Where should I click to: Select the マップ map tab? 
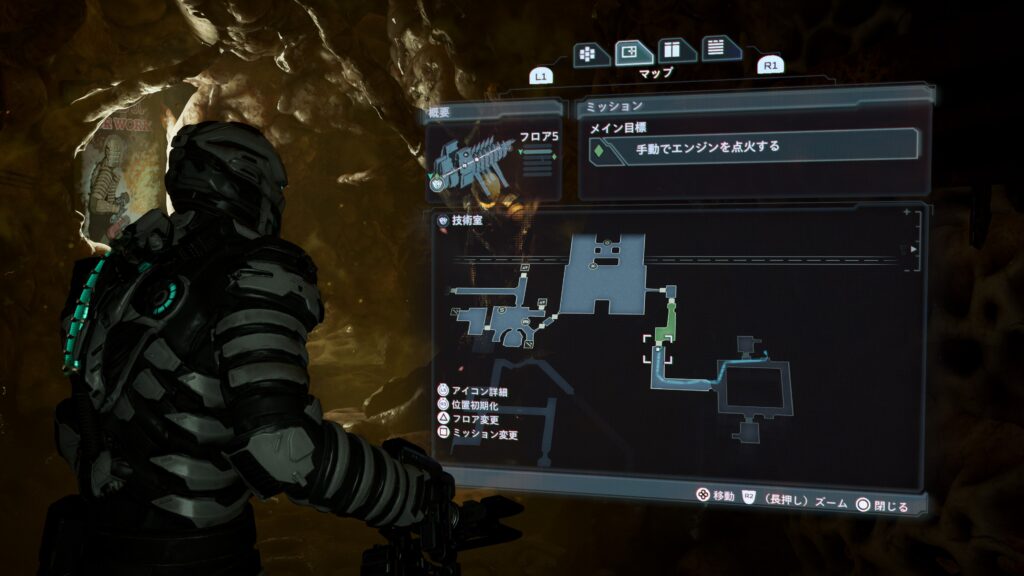click(634, 51)
